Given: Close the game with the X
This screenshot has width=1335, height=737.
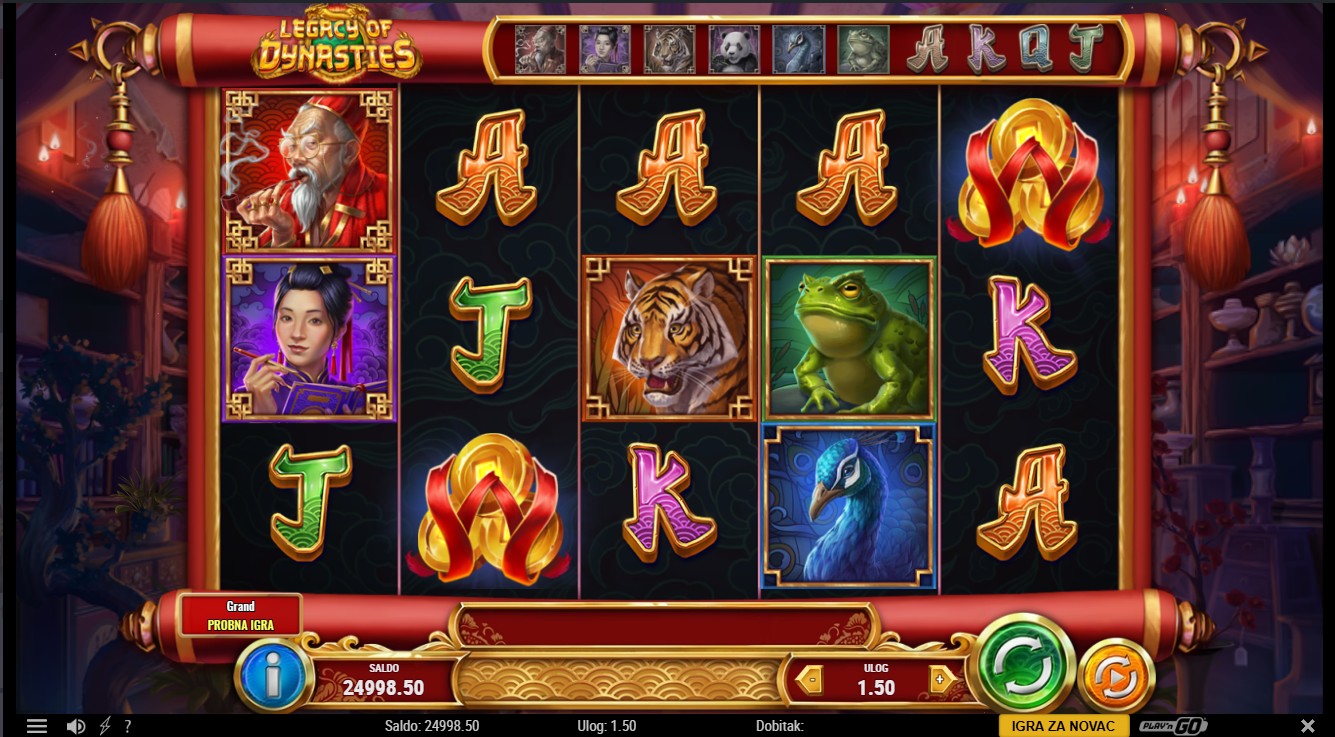Looking at the screenshot, I should click(x=1307, y=726).
